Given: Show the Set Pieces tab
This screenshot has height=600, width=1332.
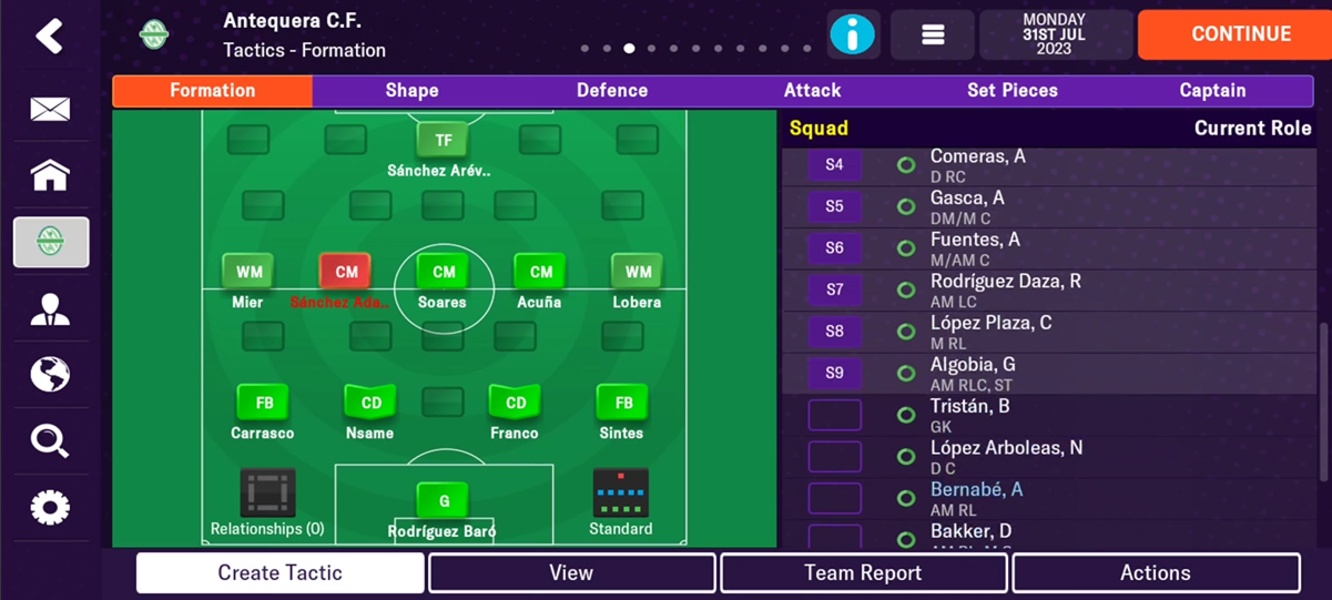Looking at the screenshot, I should 1012,90.
